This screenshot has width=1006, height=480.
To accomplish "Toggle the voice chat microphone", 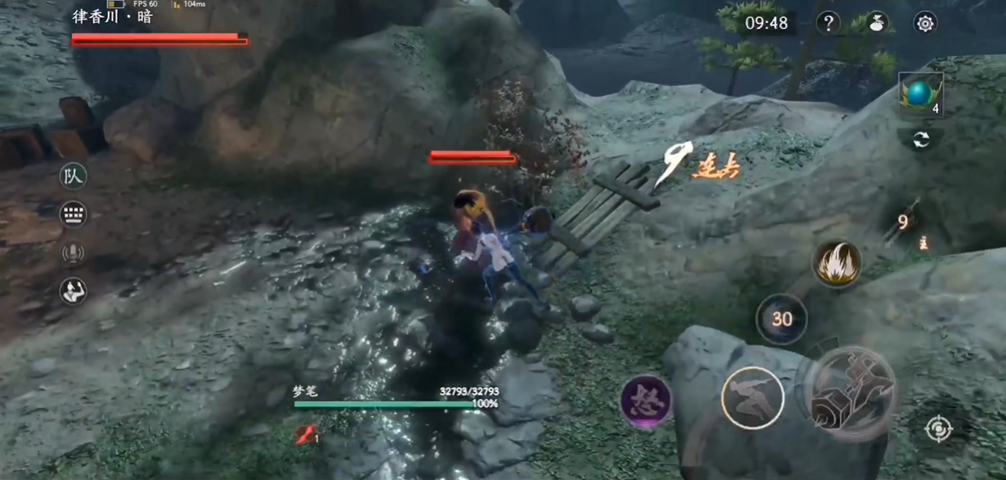I will pos(73,253).
